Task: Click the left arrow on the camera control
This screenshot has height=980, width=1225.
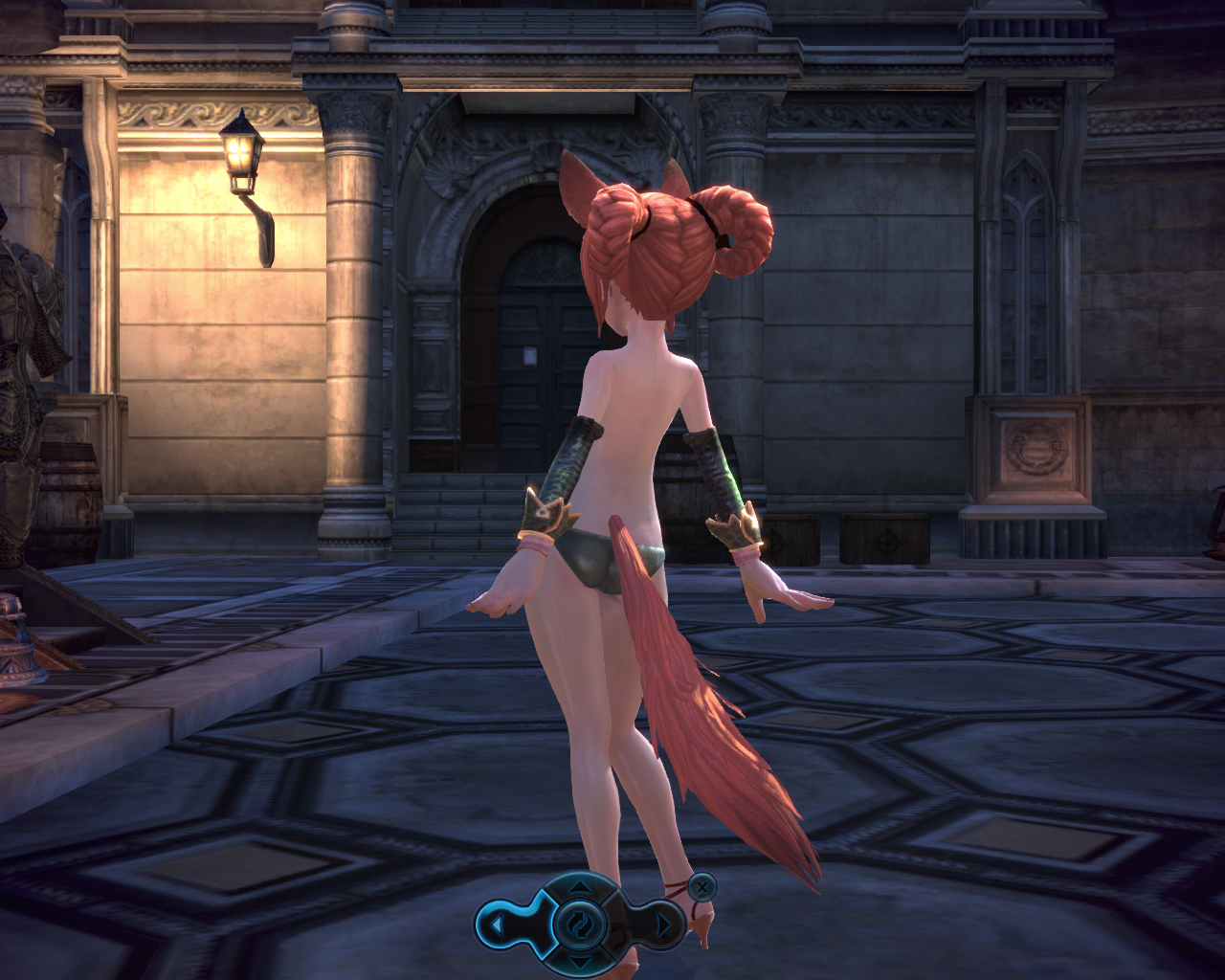Action: coord(498,924)
